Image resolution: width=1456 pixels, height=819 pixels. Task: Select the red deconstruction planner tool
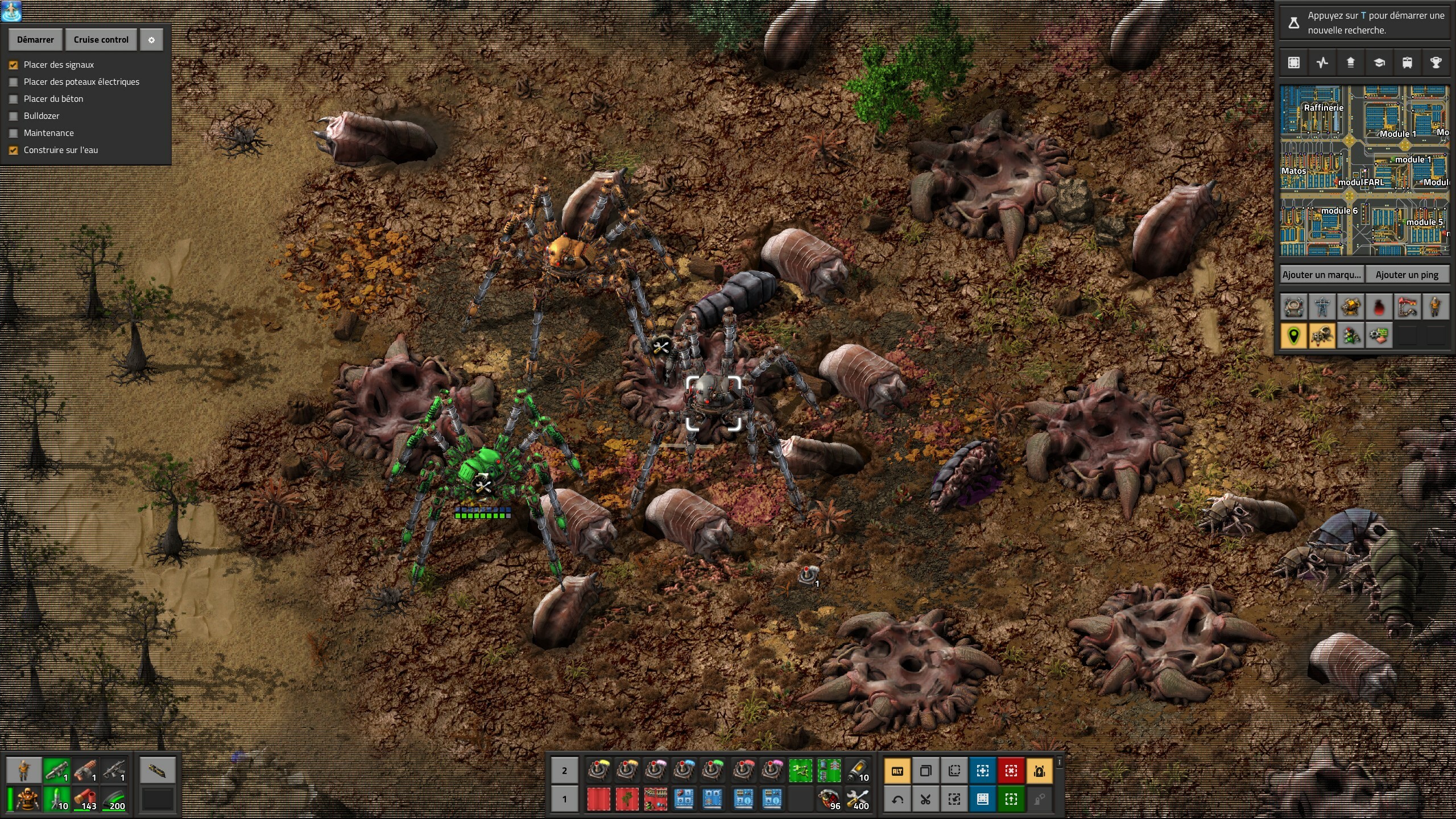(1011, 771)
